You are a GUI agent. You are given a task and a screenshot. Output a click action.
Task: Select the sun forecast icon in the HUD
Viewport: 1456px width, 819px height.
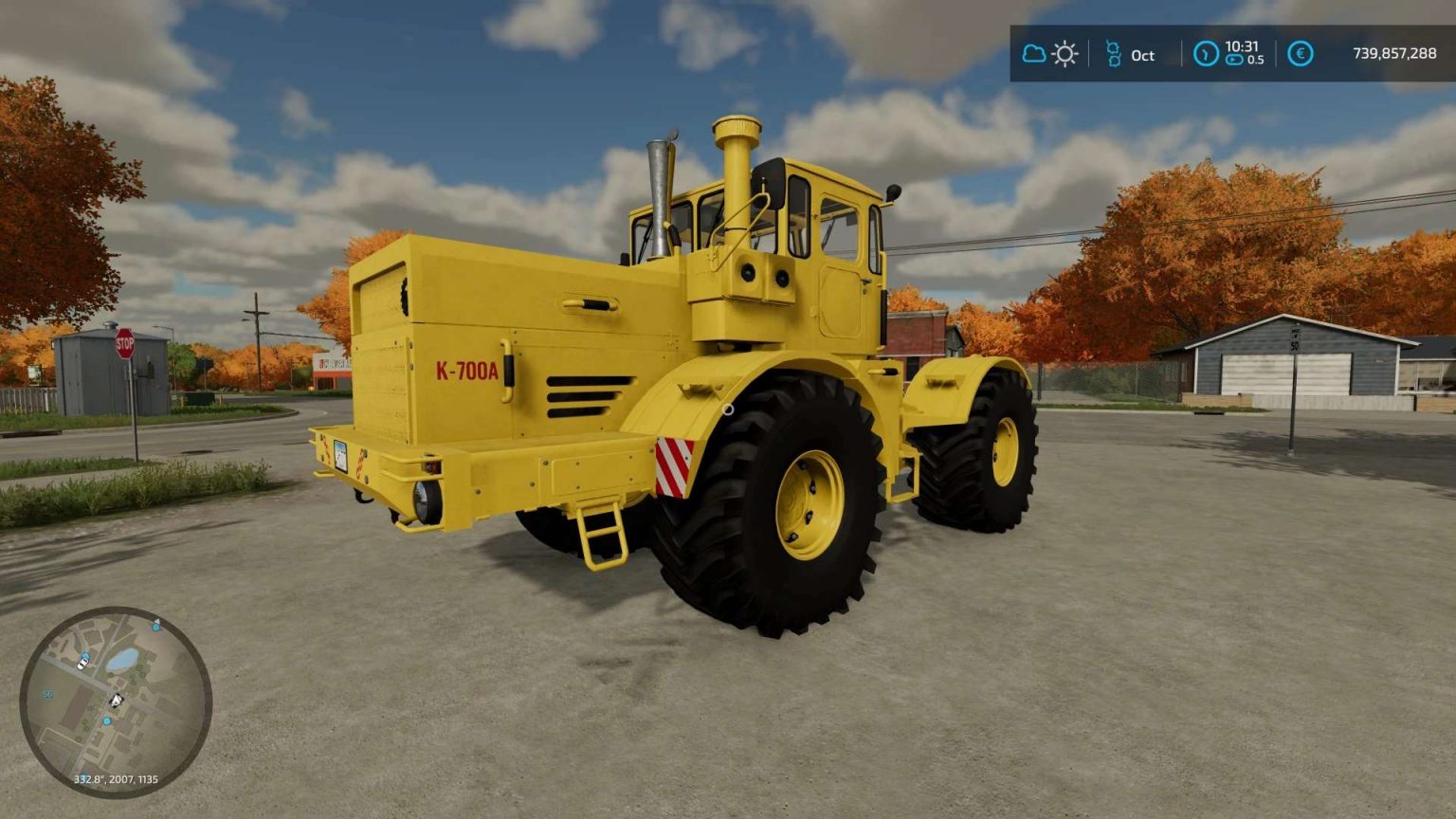click(1065, 54)
